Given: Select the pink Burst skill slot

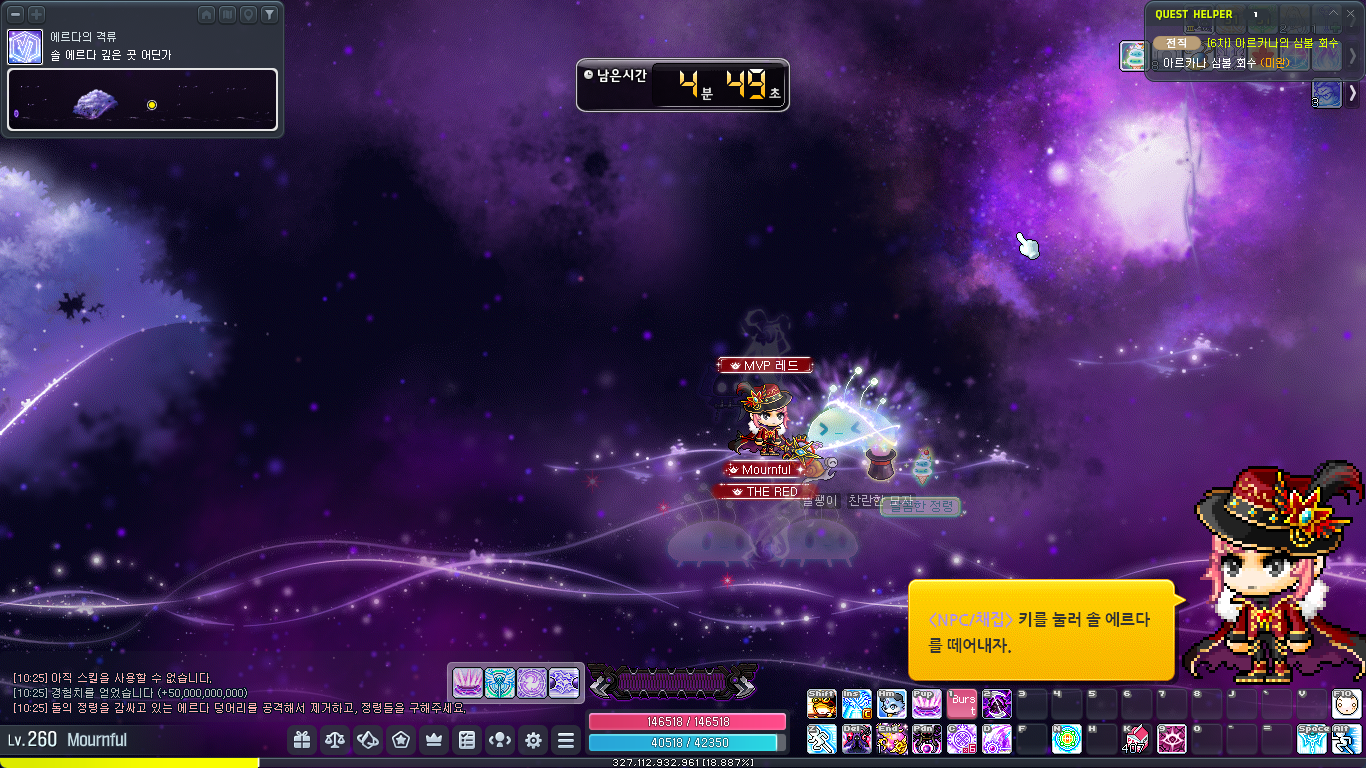Looking at the screenshot, I should coord(962,704).
